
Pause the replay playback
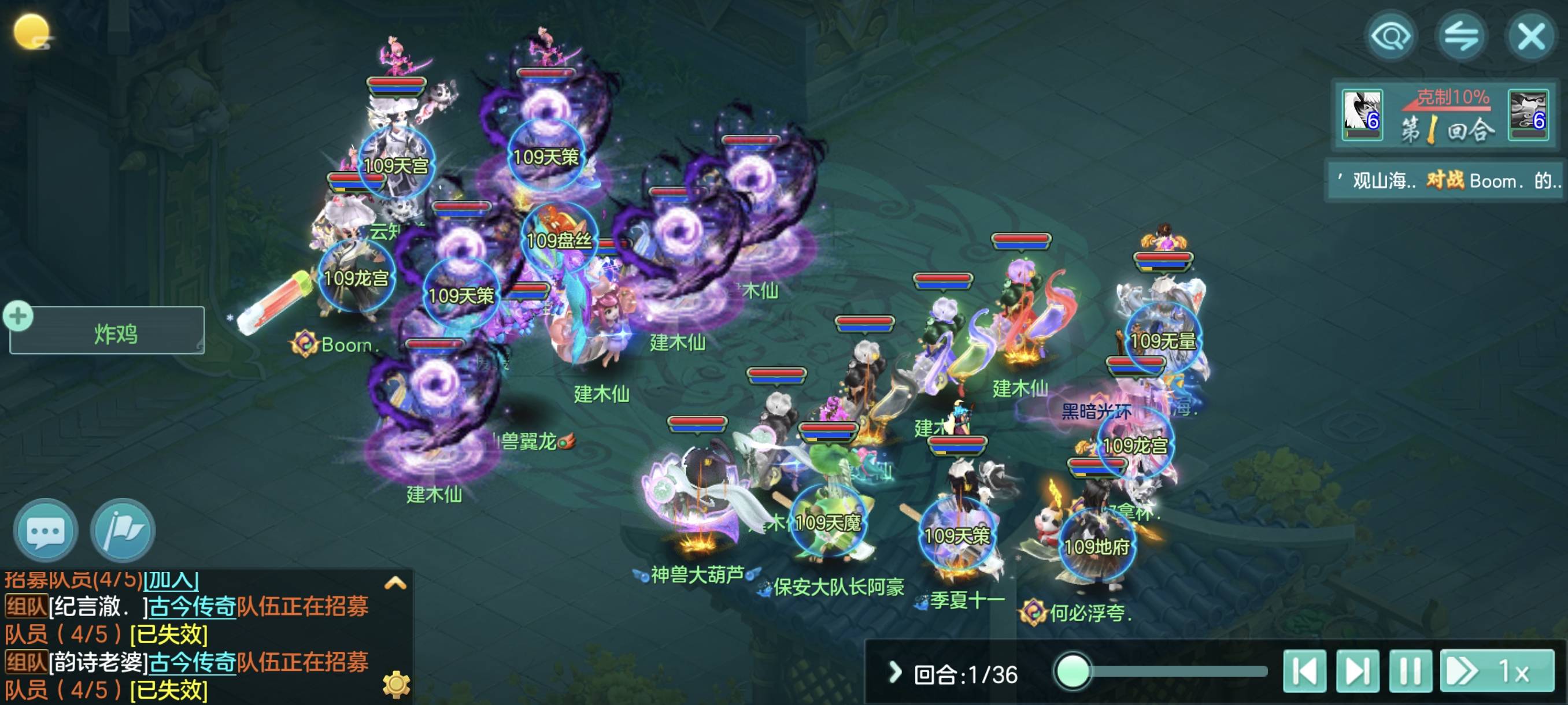click(1410, 671)
